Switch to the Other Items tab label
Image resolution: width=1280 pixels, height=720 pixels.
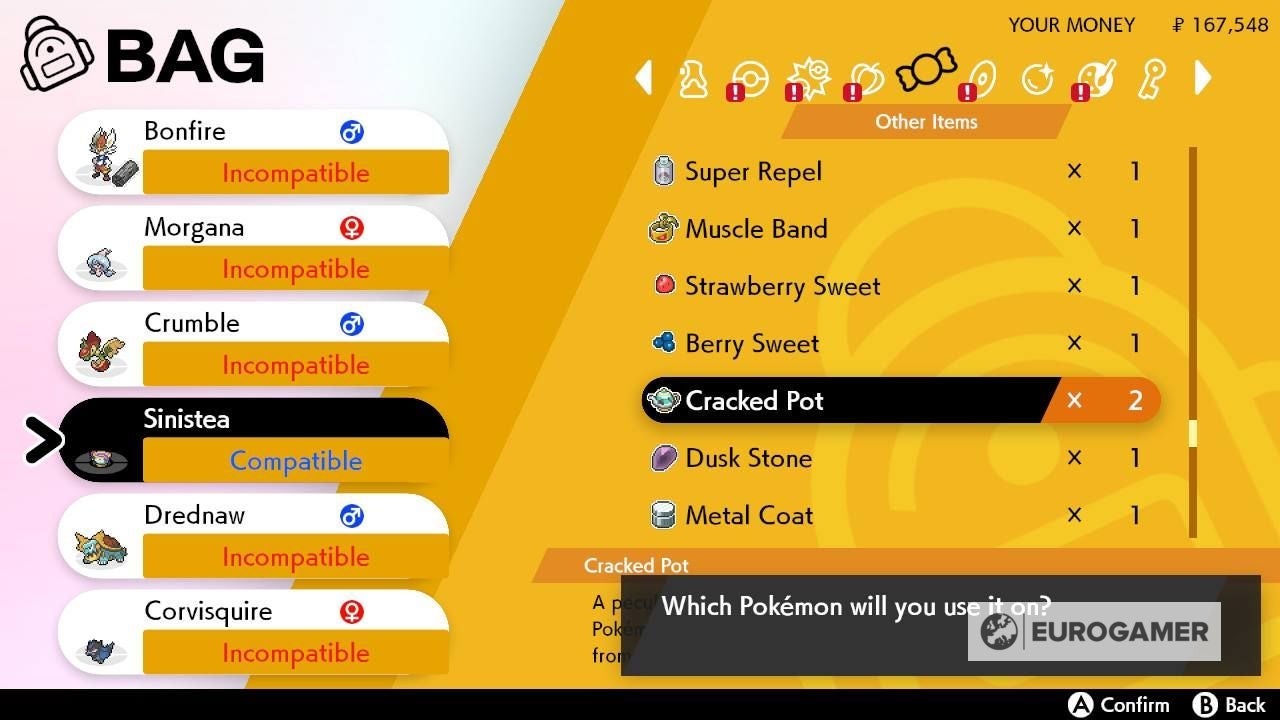pyautogui.click(x=925, y=121)
